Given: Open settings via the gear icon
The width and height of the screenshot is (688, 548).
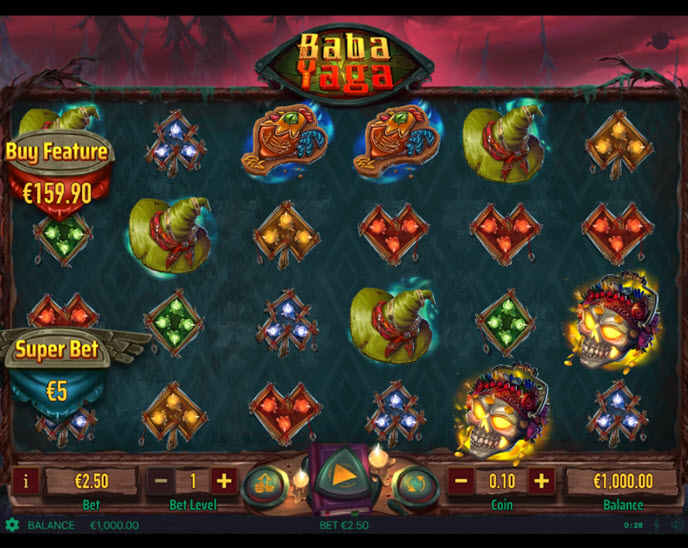Looking at the screenshot, I should pos(12,525).
